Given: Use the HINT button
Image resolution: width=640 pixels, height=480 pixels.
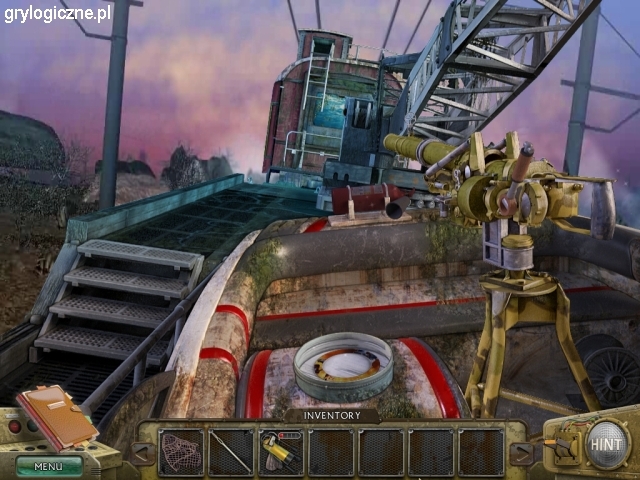Looking at the screenshot, I should tap(608, 443).
